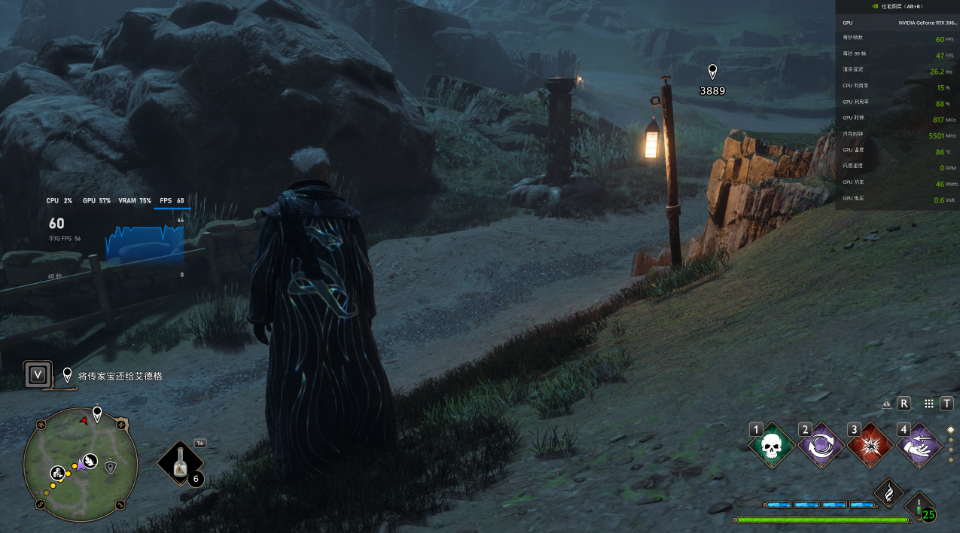Select the merchant-figure marker on the minimap
The height and width of the screenshot is (533, 960).
(58, 472)
